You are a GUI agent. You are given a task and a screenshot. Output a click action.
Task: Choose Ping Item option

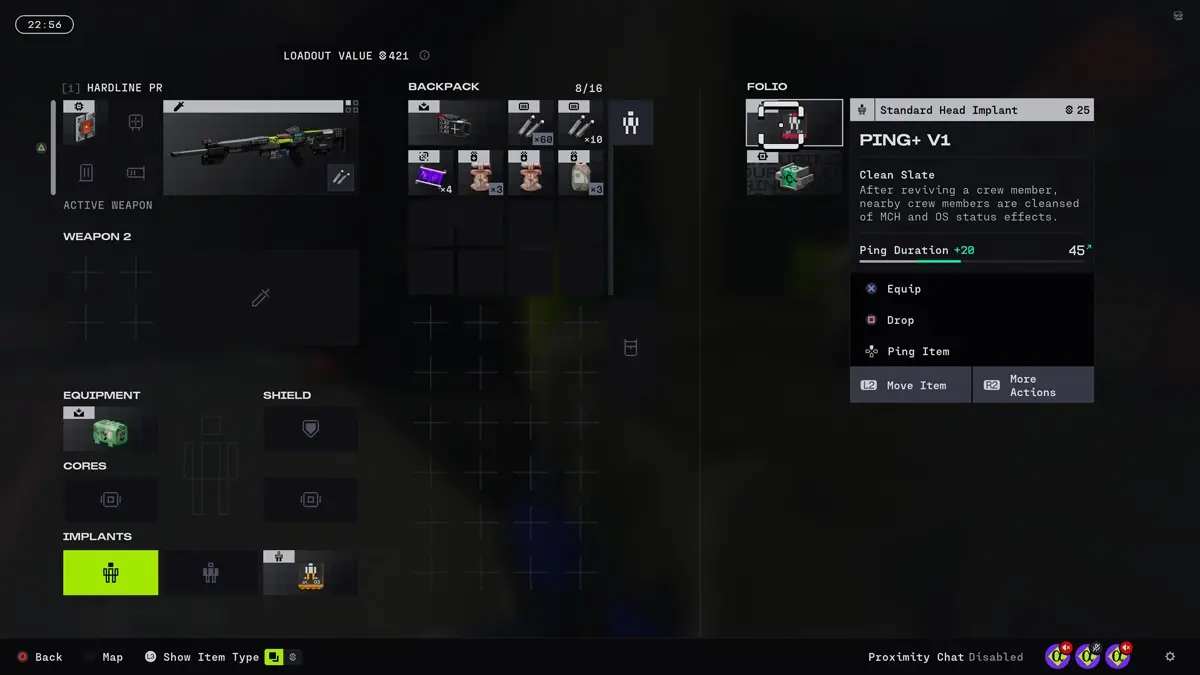tap(917, 351)
